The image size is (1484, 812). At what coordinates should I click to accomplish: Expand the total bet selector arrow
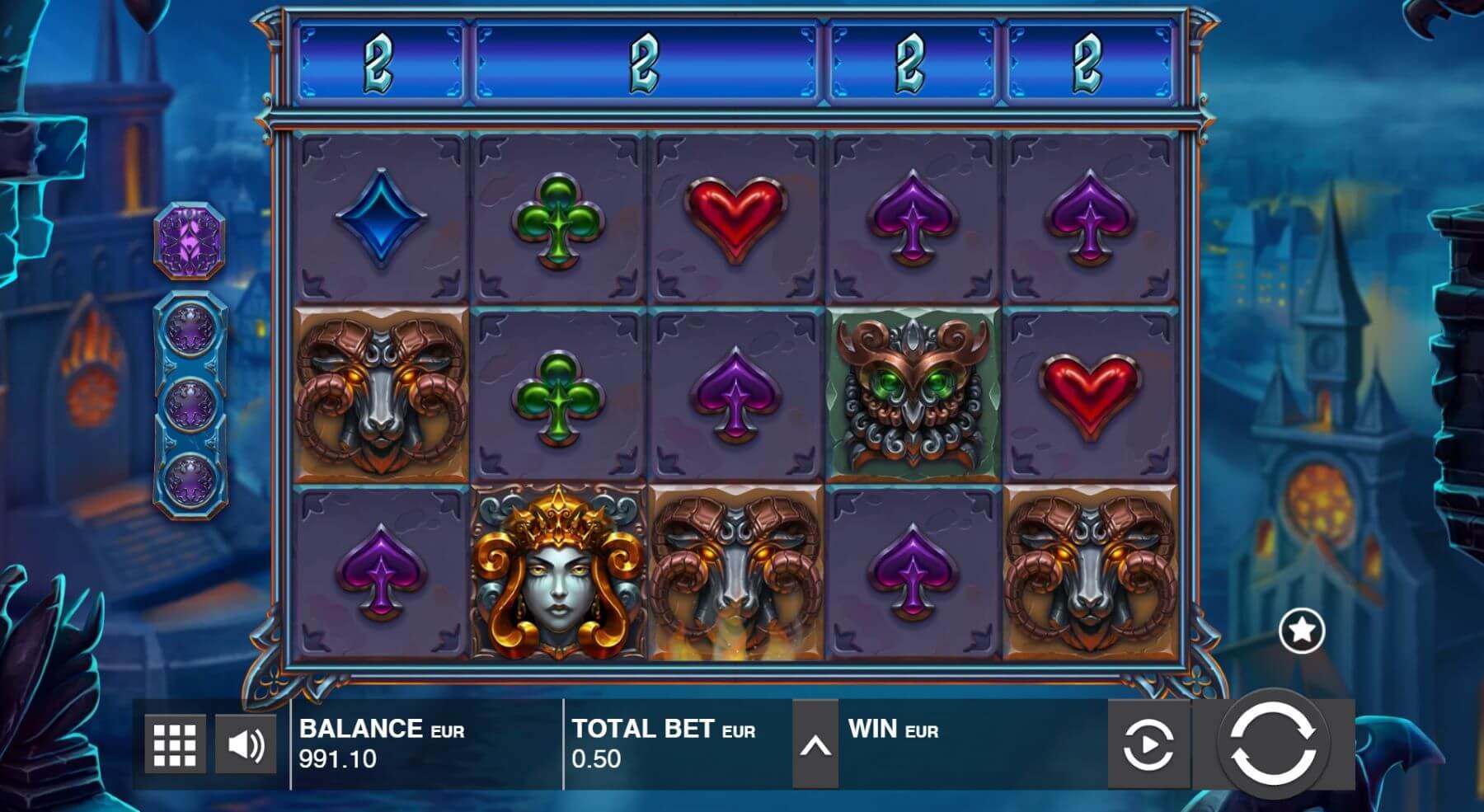[815, 745]
